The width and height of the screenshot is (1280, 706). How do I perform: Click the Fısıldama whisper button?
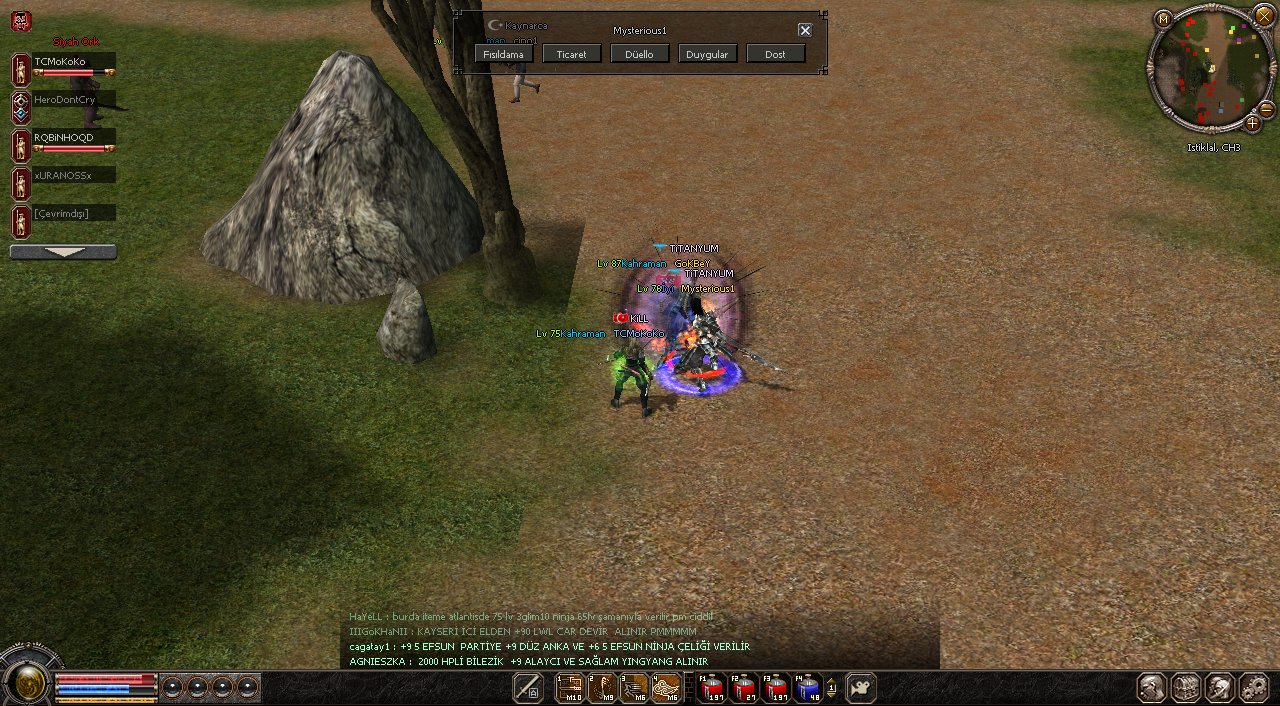pos(504,54)
